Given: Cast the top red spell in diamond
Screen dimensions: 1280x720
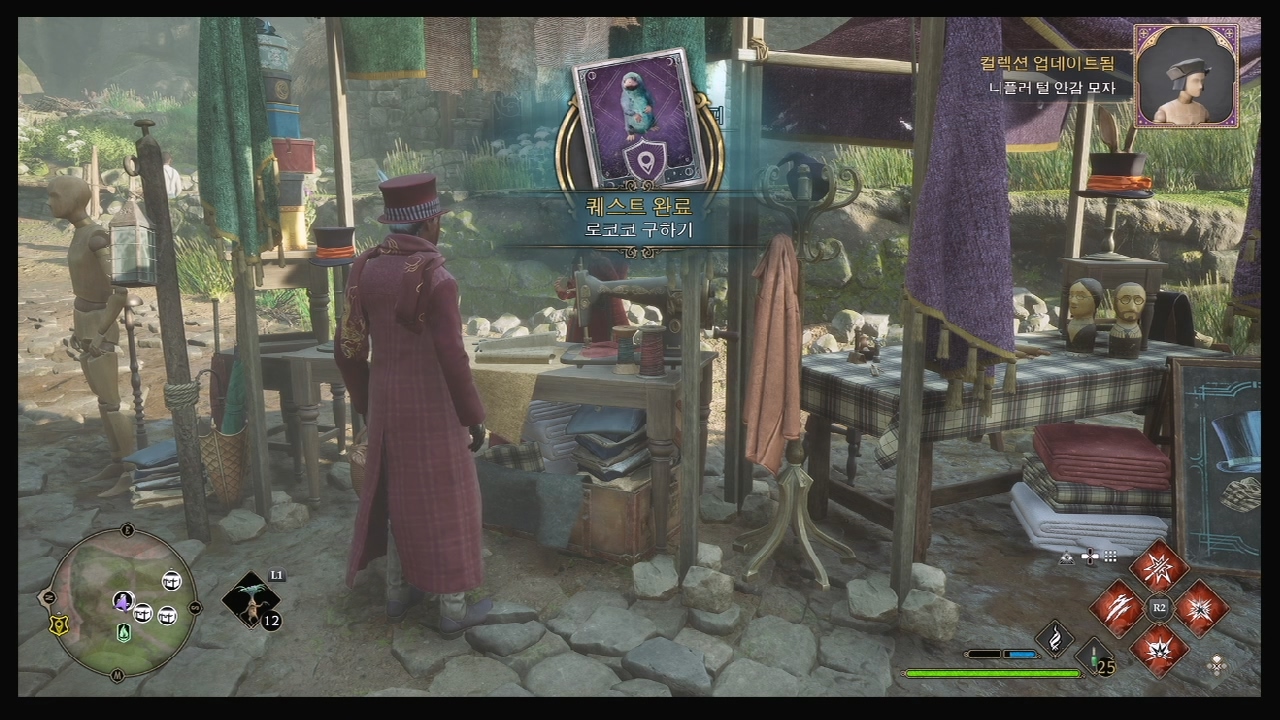Looking at the screenshot, I should [1159, 566].
